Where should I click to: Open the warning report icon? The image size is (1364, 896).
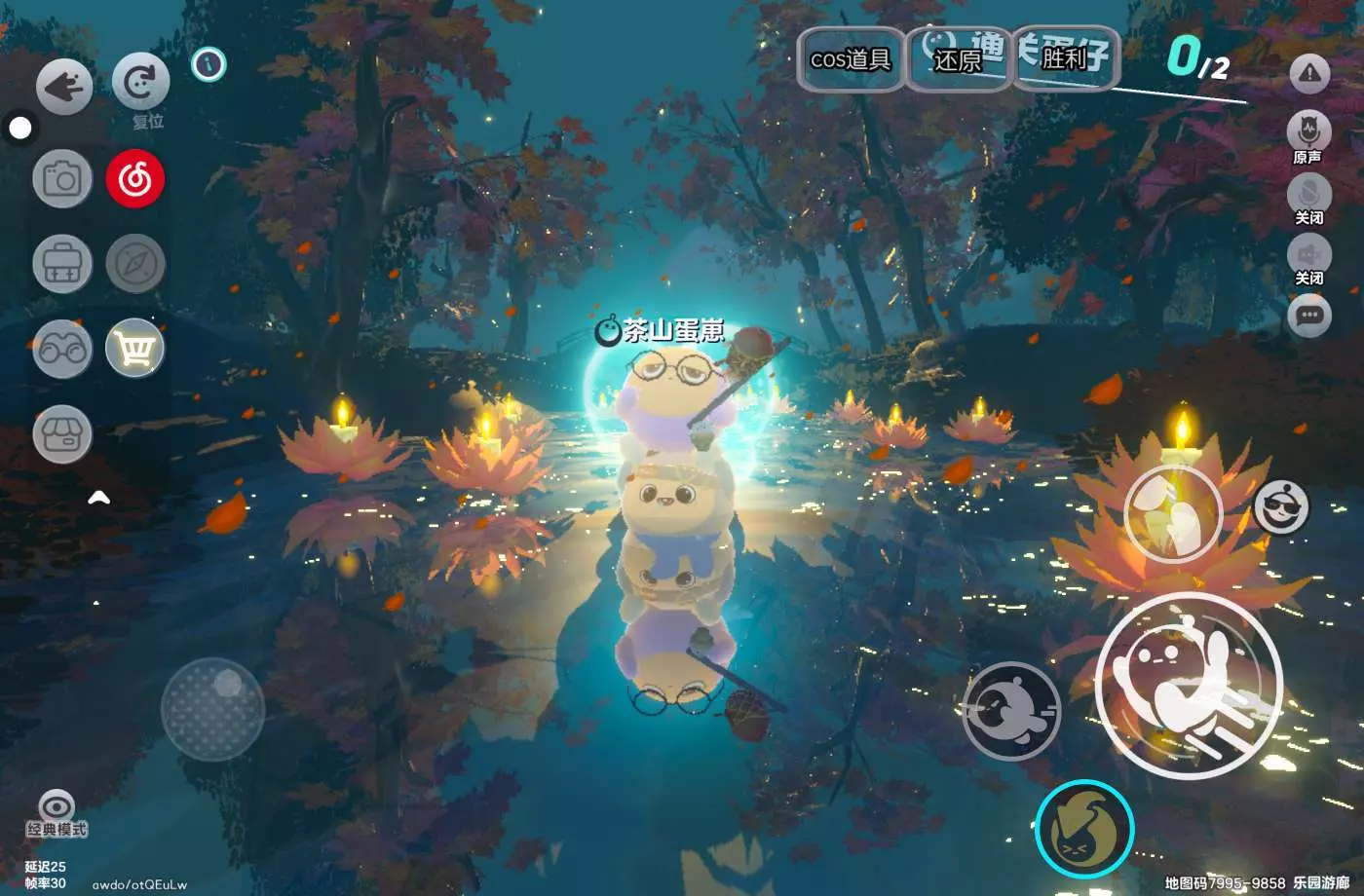pos(1309,73)
